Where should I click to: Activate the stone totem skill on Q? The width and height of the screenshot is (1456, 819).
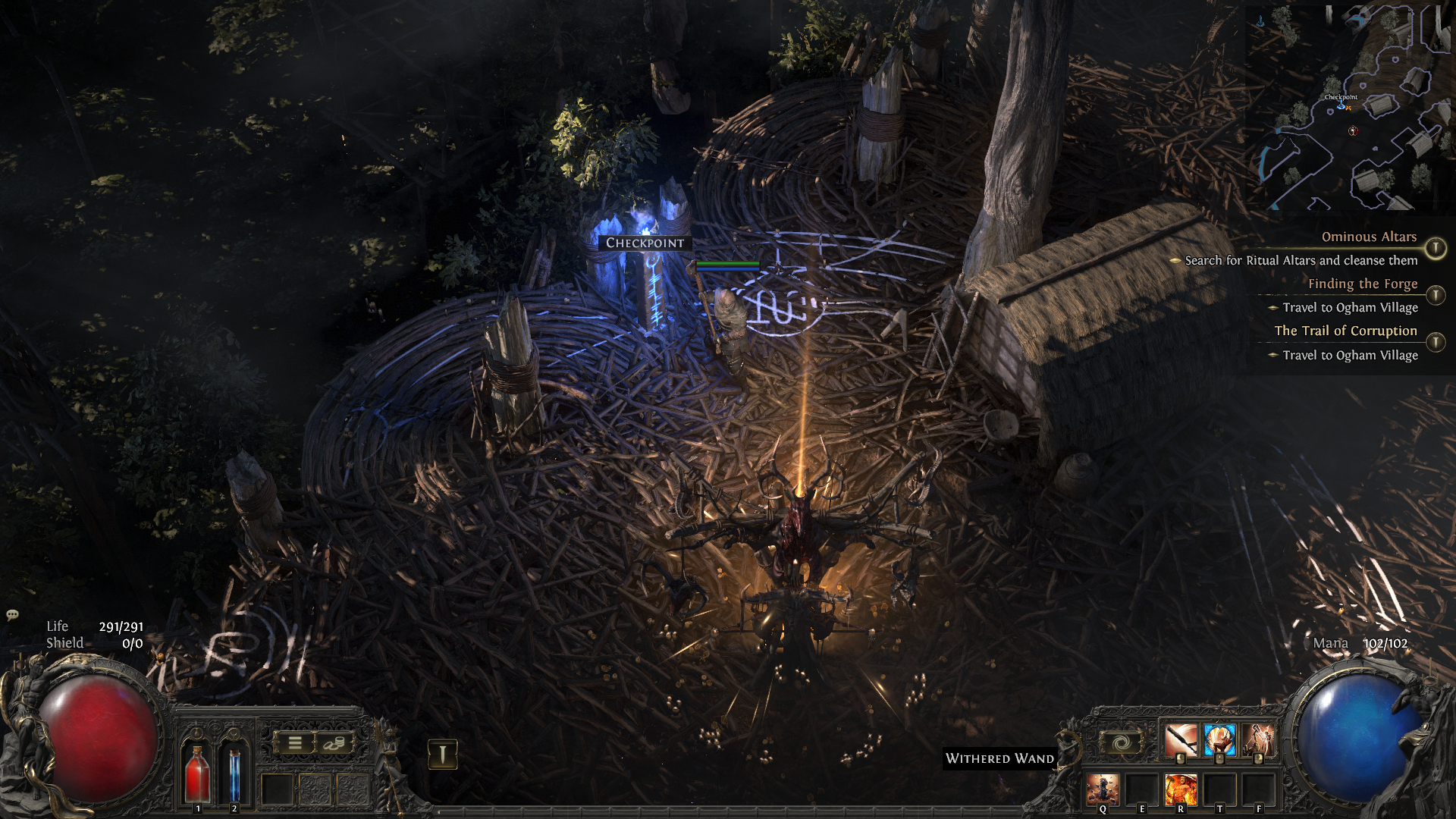point(1103,789)
